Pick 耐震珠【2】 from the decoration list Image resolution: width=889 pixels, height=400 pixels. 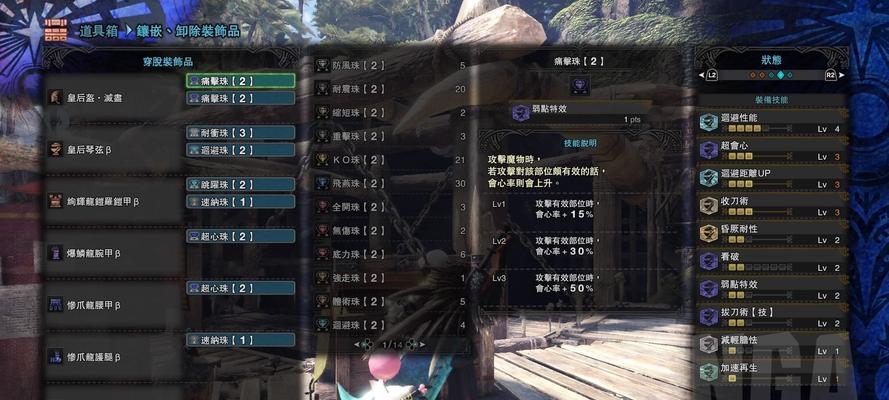tap(390, 89)
